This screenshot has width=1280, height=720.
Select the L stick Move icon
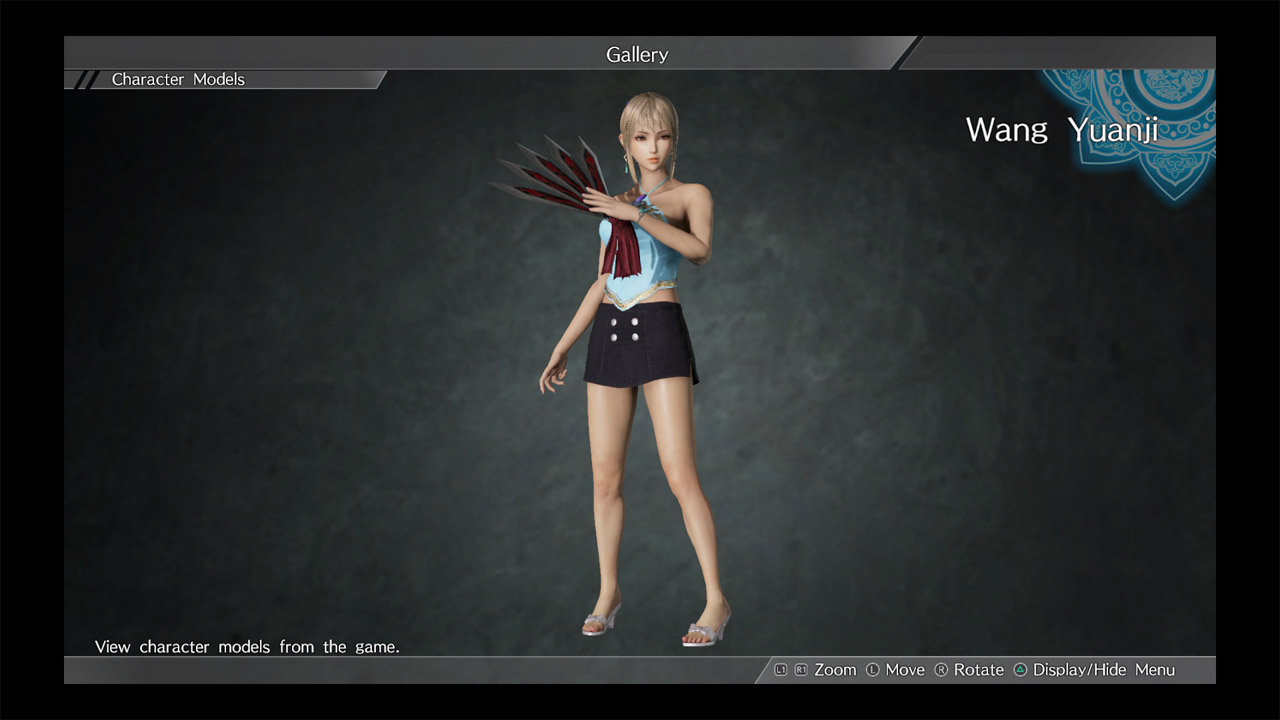point(871,670)
